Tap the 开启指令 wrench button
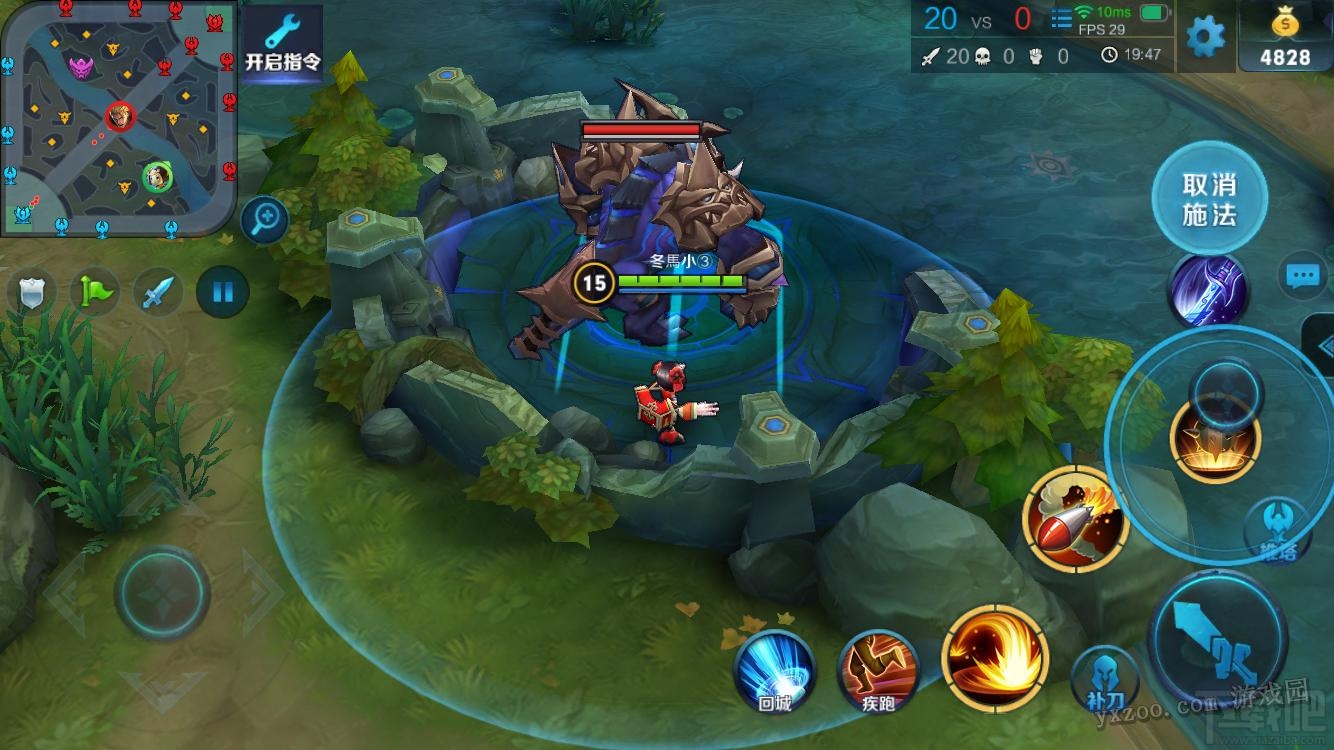1334x750 pixels. [283, 43]
